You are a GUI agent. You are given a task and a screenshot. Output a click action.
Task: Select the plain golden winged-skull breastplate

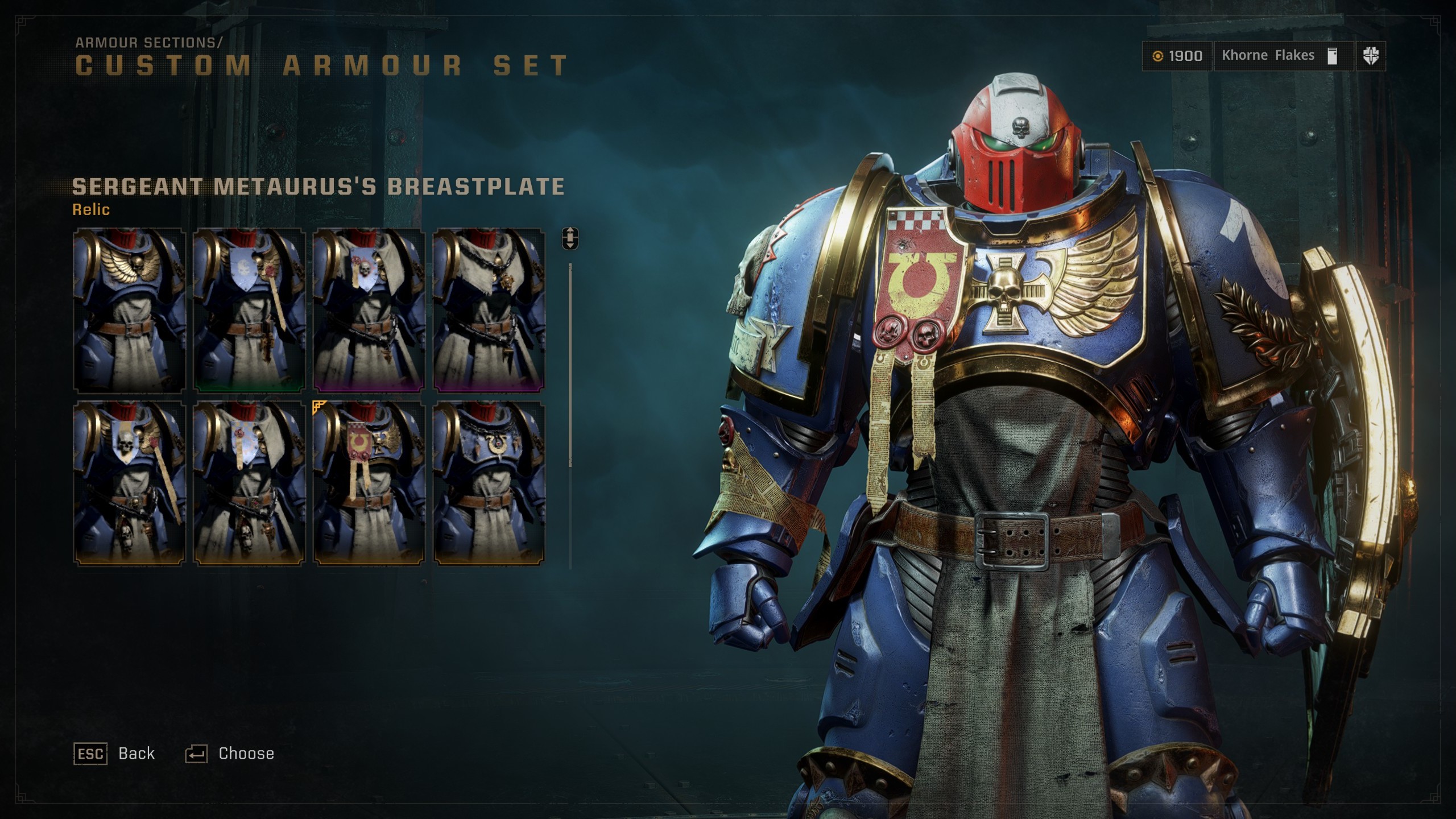pos(129,310)
